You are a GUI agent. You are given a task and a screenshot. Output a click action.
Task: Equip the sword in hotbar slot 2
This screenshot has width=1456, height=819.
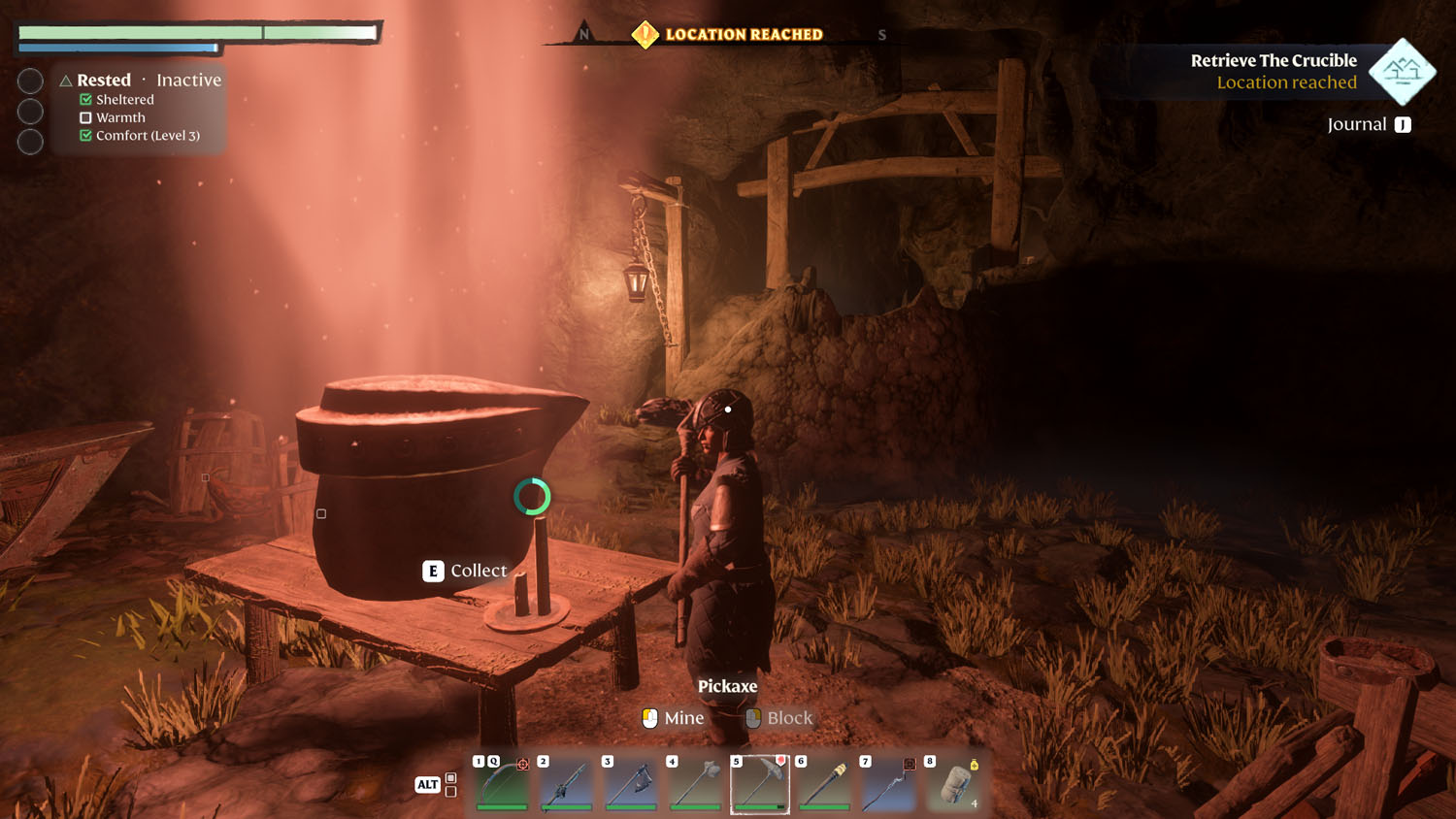click(565, 786)
